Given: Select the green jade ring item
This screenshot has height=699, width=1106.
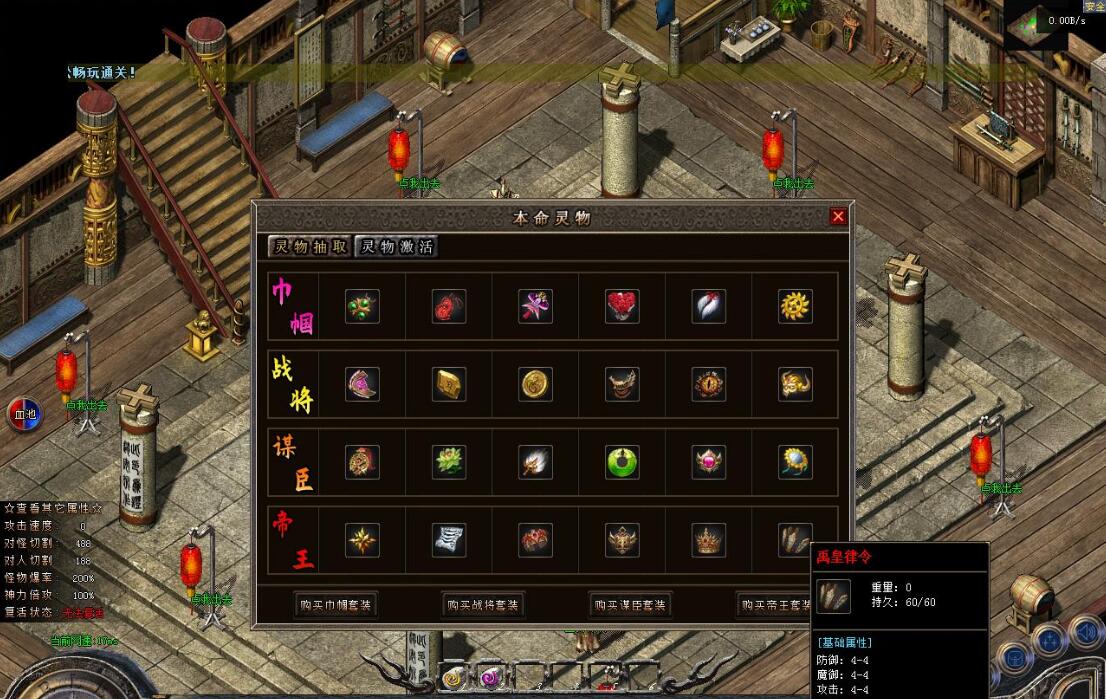Looking at the screenshot, I should pos(622,461).
